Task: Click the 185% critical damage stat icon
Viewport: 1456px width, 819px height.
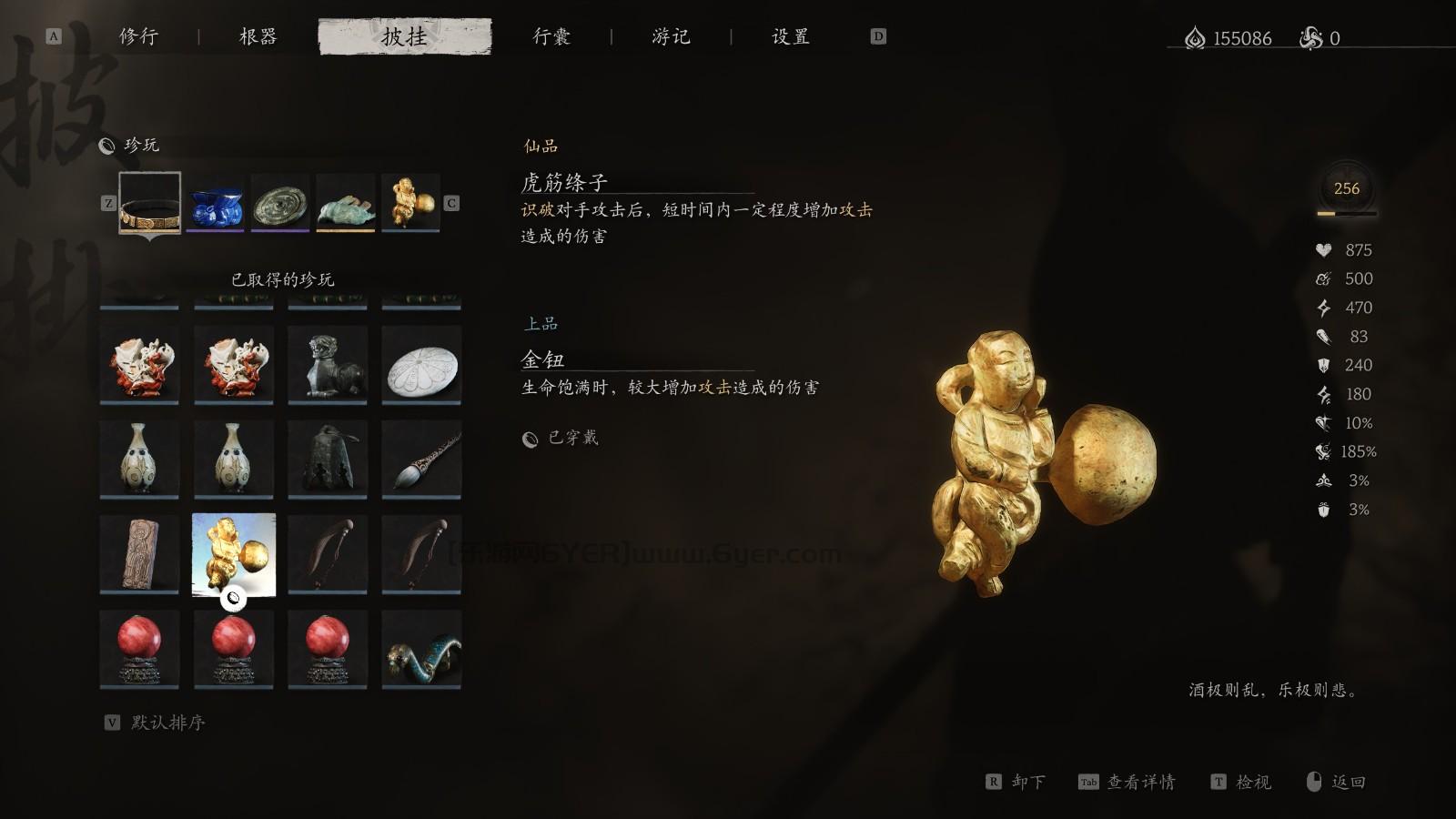Action: coord(1321,451)
